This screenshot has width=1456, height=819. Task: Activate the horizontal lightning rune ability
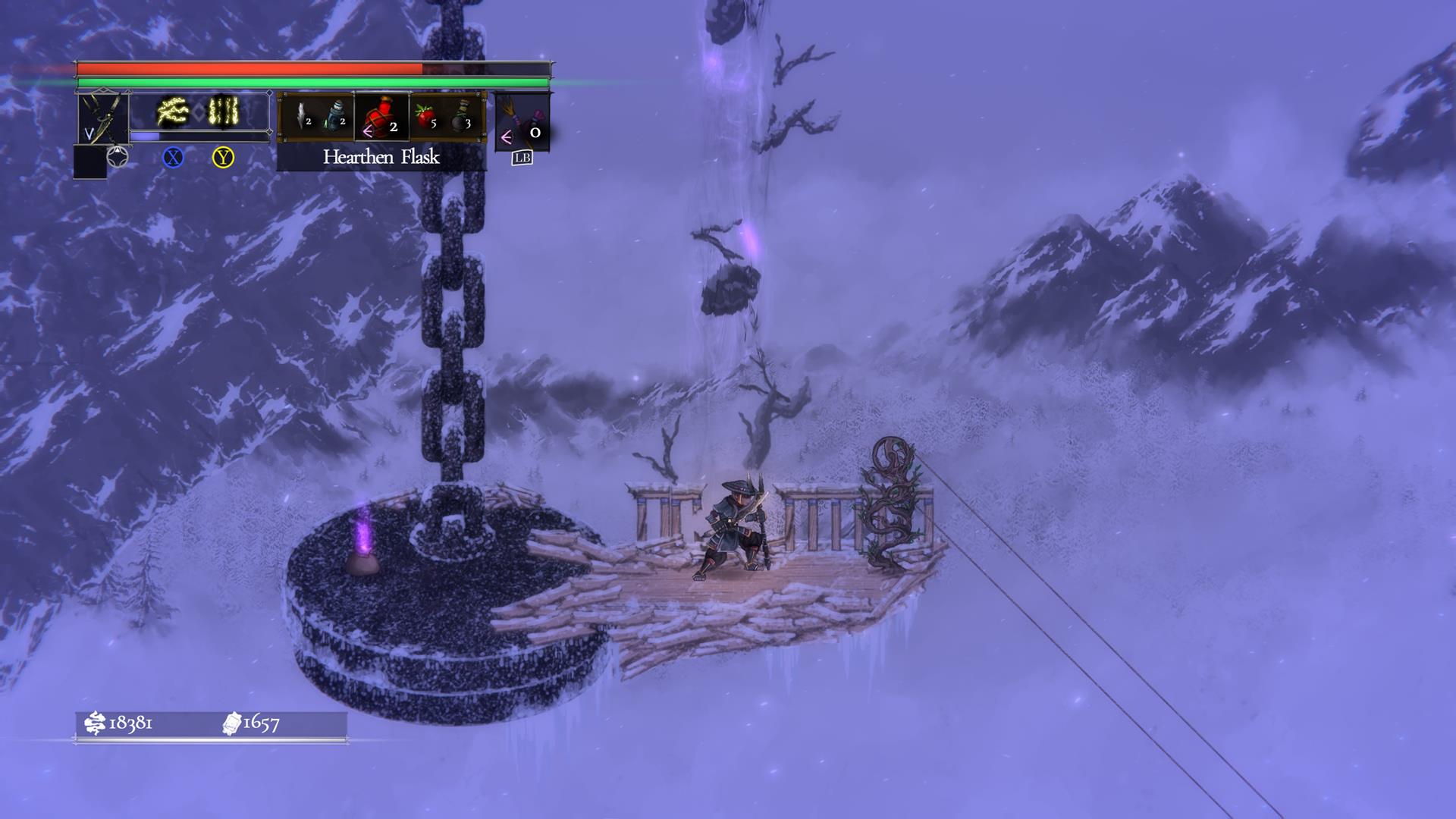(173, 112)
